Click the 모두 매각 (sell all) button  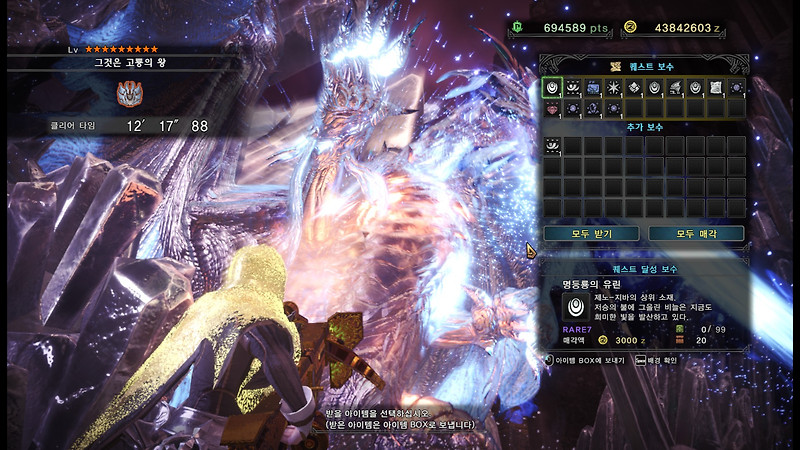click(696, 233)
